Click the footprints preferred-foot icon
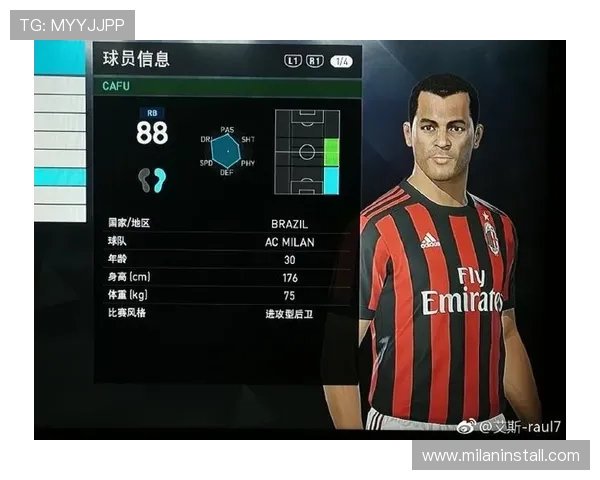The height and width of the screenshot is (480, 600). point(152,180)
